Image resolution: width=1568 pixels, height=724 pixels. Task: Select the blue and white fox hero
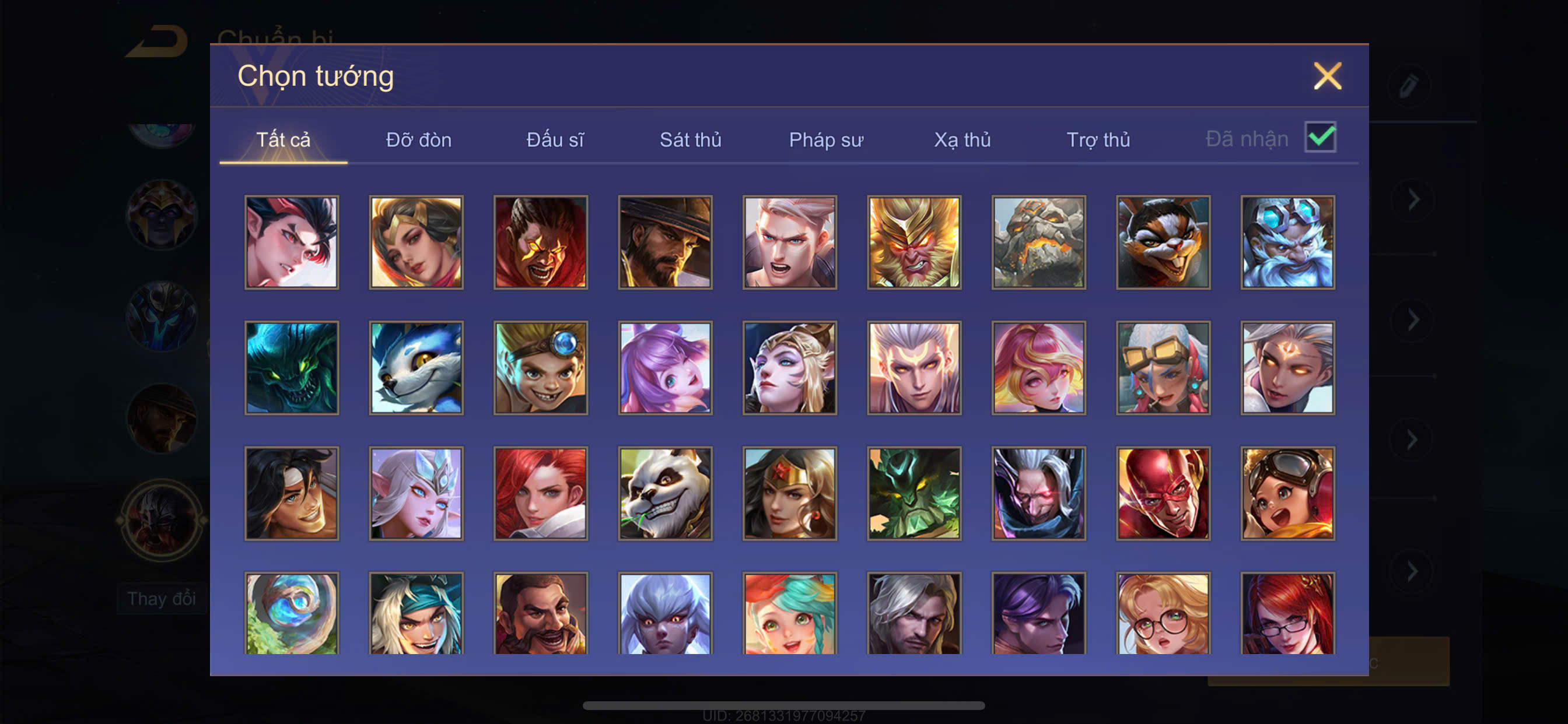(416, 368)
